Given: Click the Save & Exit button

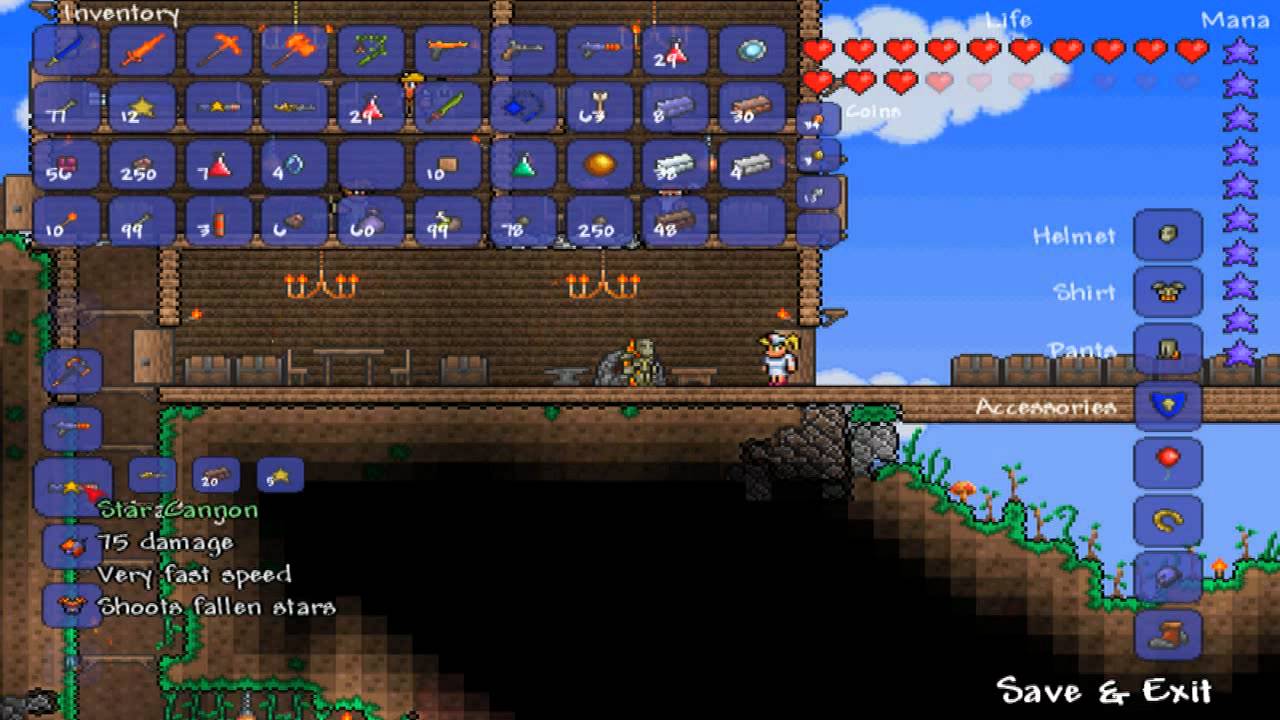Looking at the screenshot, I should coord(1104,691).
